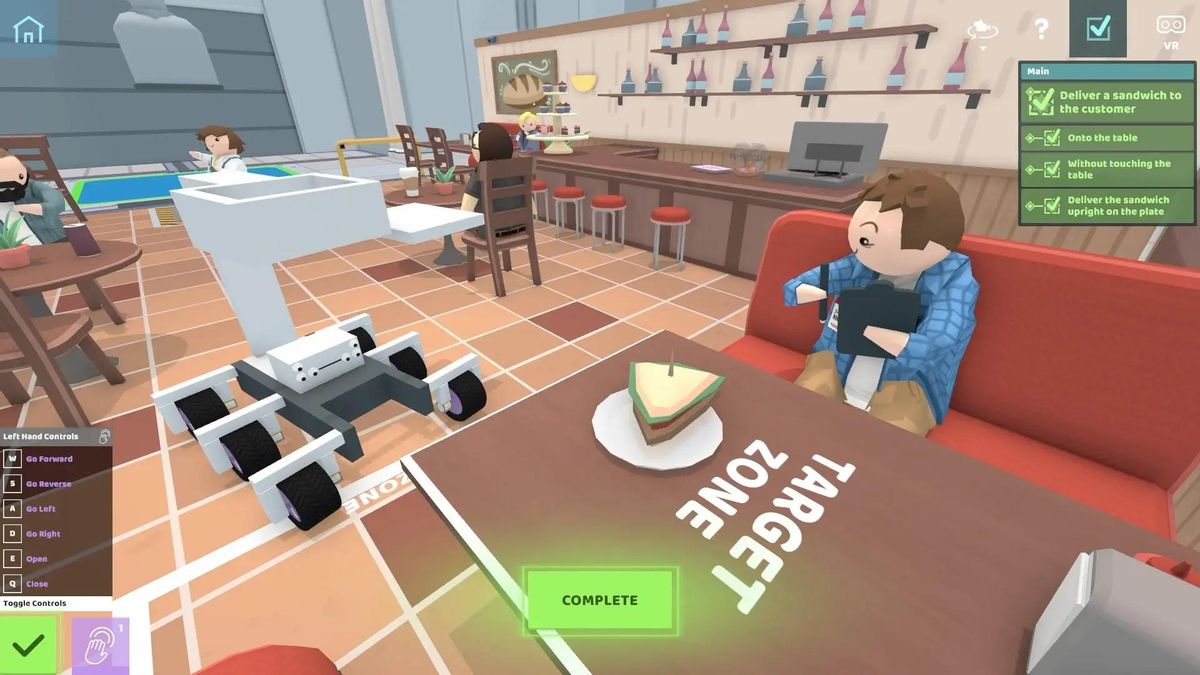
Task: Toggle the objectives checklist panel
Action: [x=1098, y=28]
